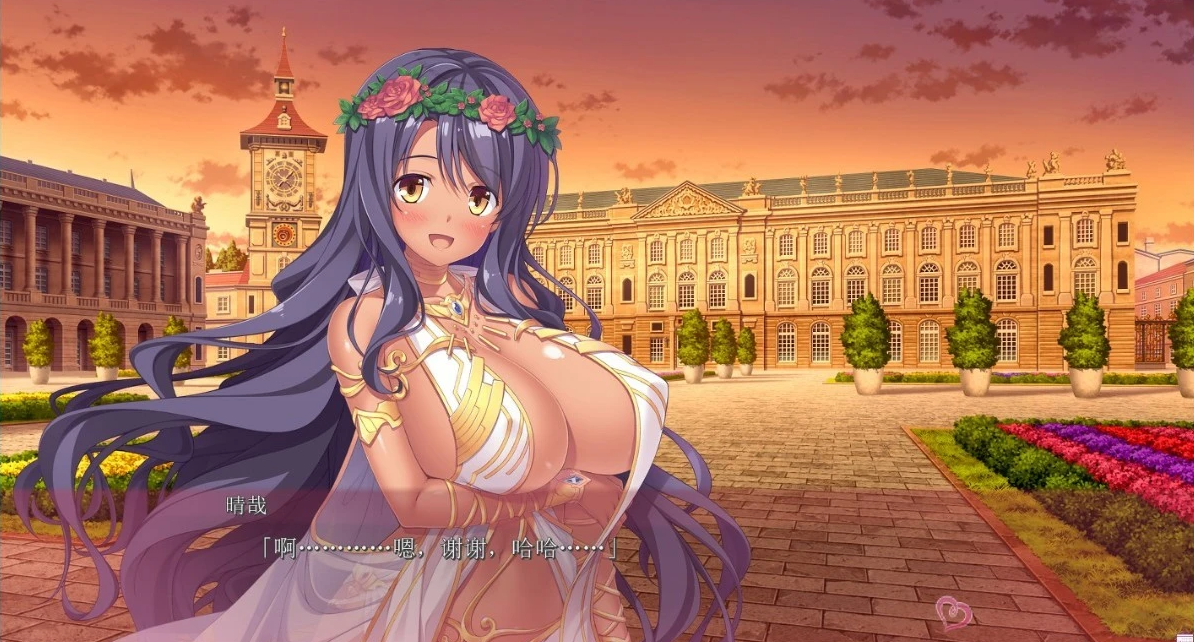Advance the dialogue by clicking the text box
This screenshot has height=642, width=1194.
coord(600,560)
